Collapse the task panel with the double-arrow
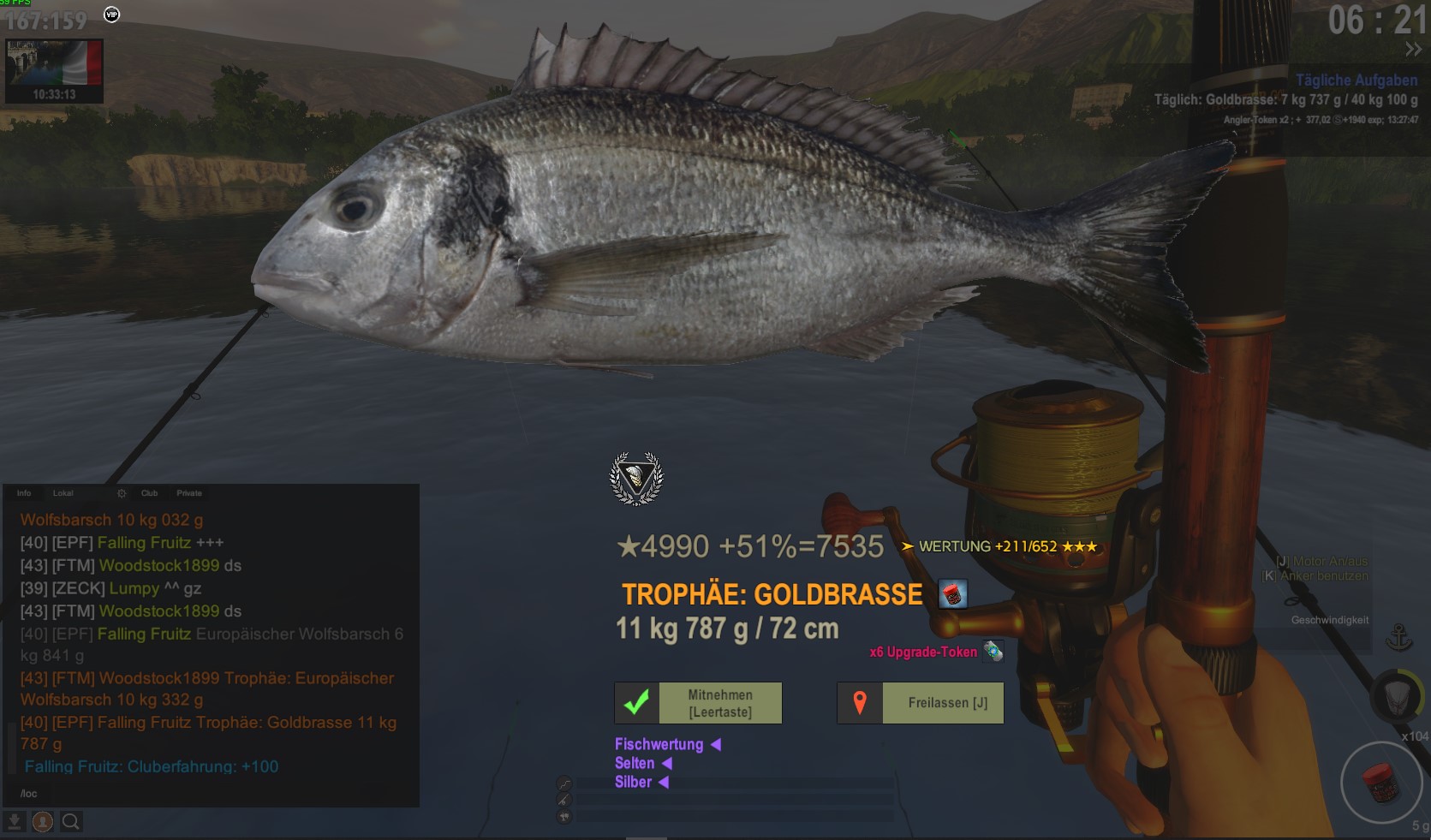This screenshot has width=1431, height=840. pyautogui.click(x=1412, y=50)
